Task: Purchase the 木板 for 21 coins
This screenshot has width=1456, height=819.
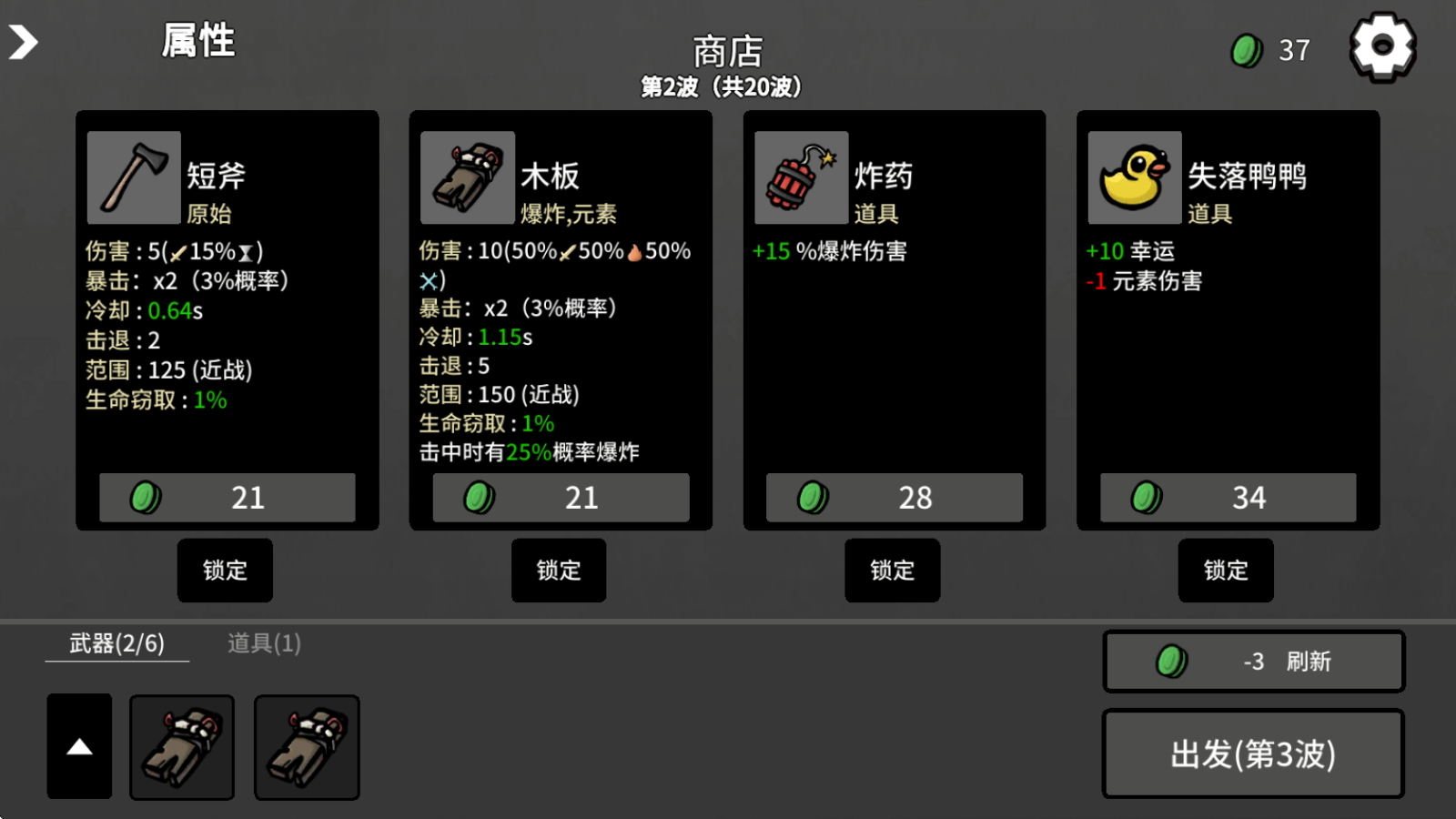Action: click(x=561, y=497)
